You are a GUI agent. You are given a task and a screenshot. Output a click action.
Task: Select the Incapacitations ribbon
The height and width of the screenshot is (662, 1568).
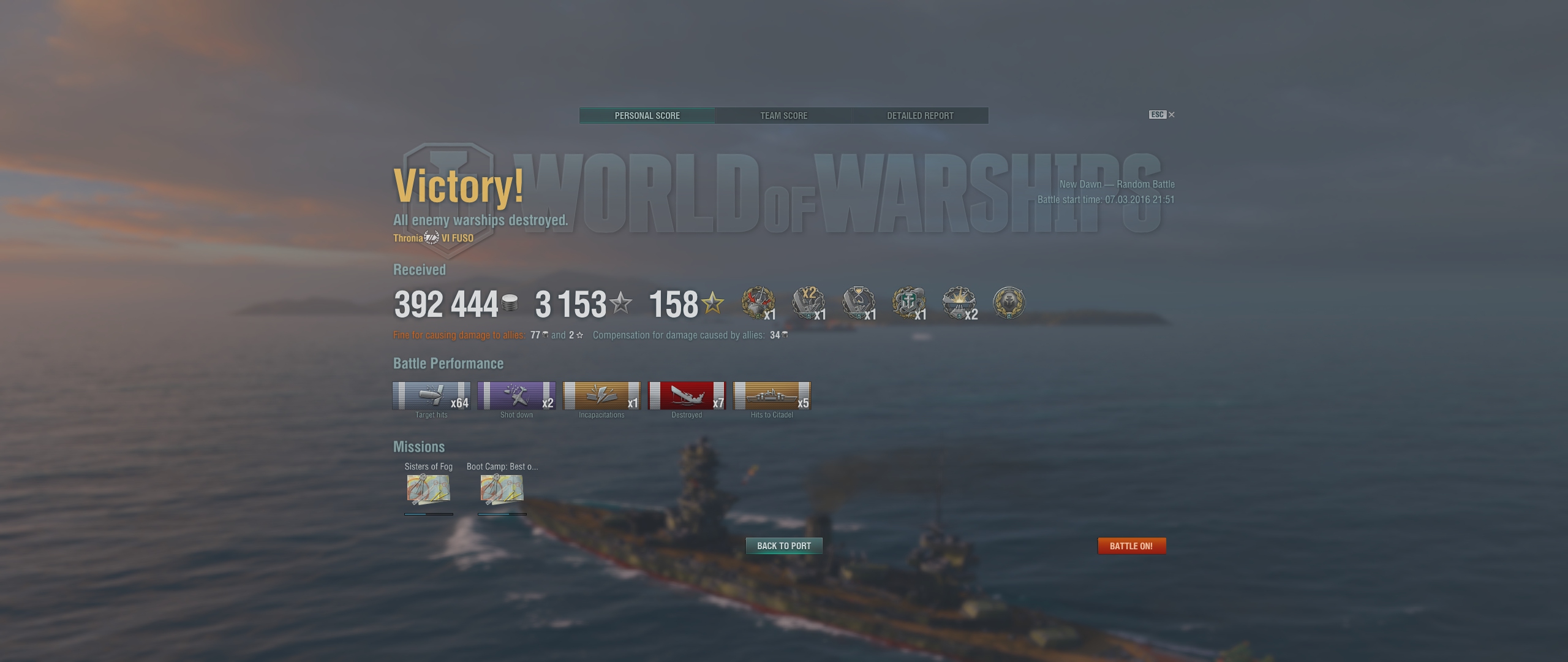click(601, 395)
